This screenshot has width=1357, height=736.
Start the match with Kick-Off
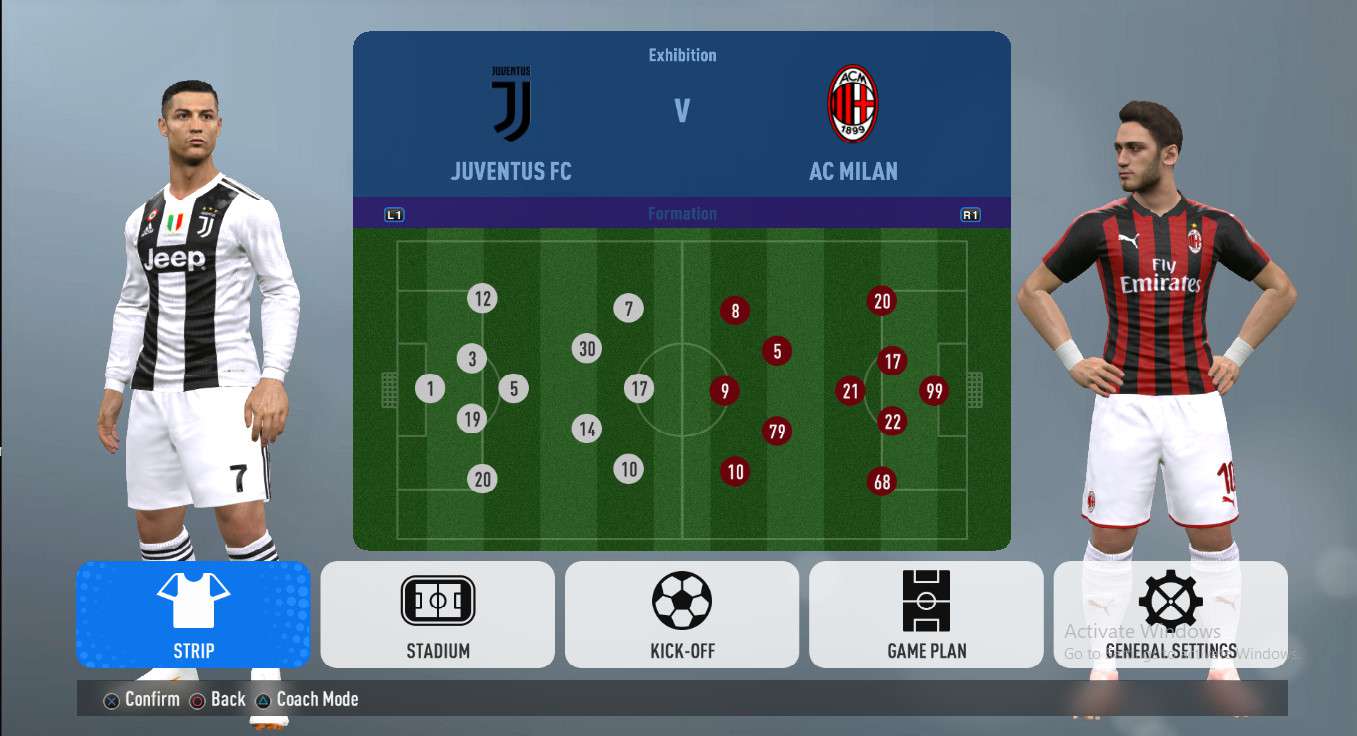pos(681,614)
